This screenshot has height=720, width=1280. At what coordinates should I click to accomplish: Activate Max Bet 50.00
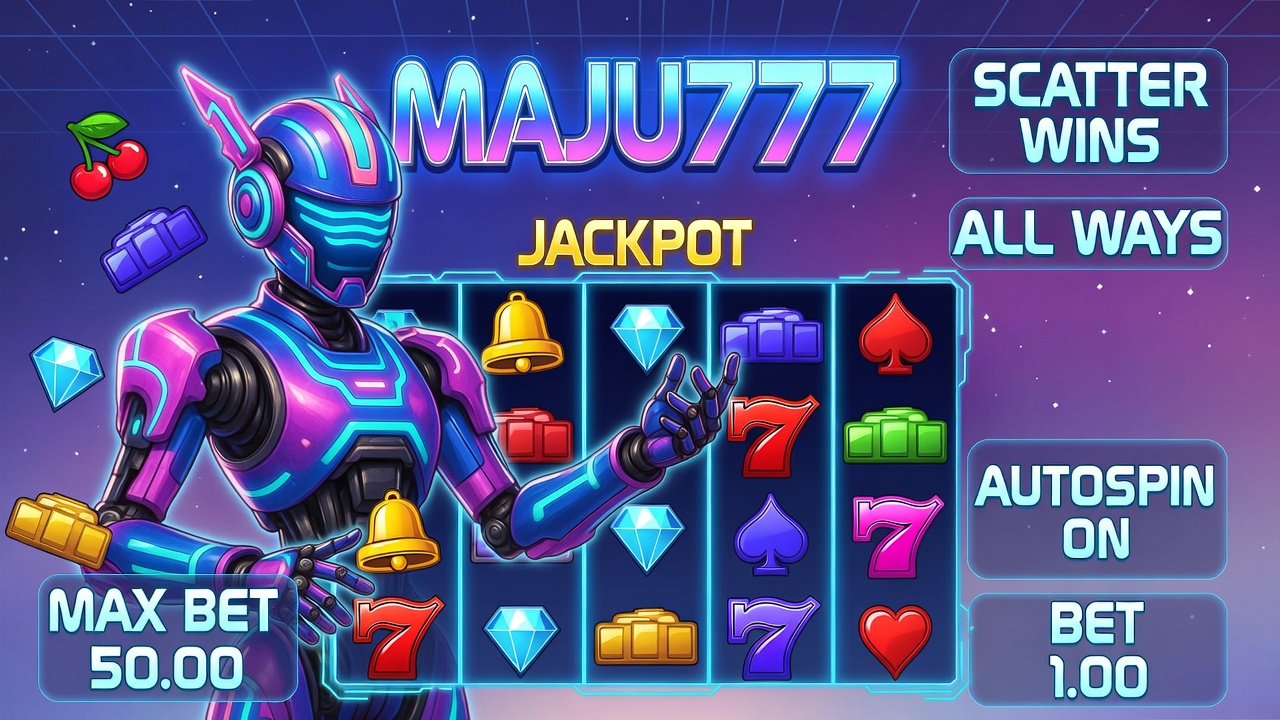167,638
